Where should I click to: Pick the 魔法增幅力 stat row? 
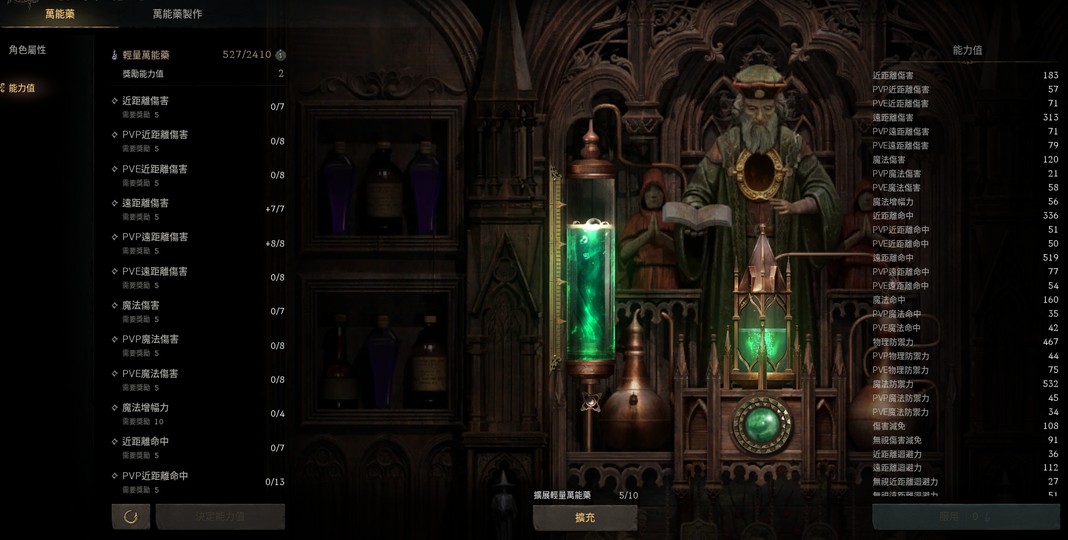click(198, 414)
